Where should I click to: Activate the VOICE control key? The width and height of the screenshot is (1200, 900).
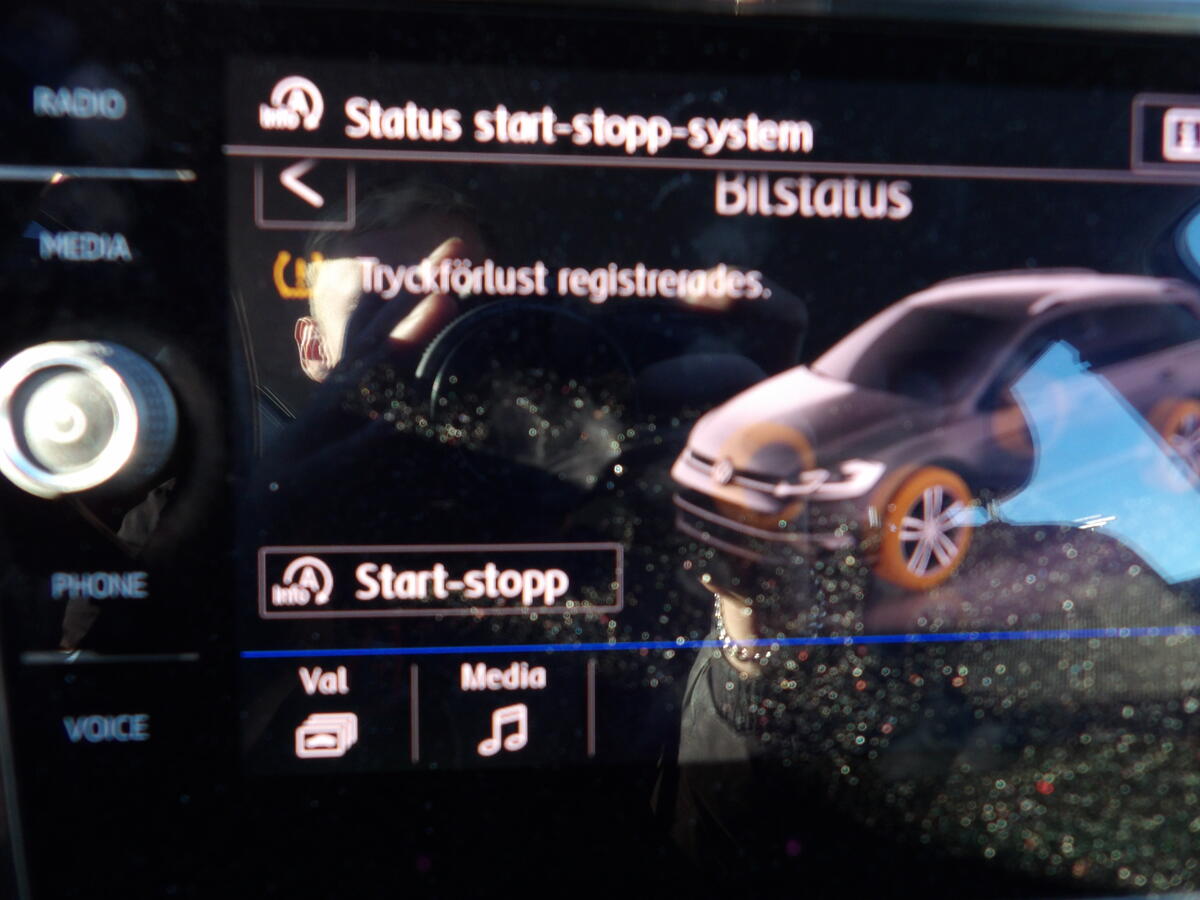[106, 727]
